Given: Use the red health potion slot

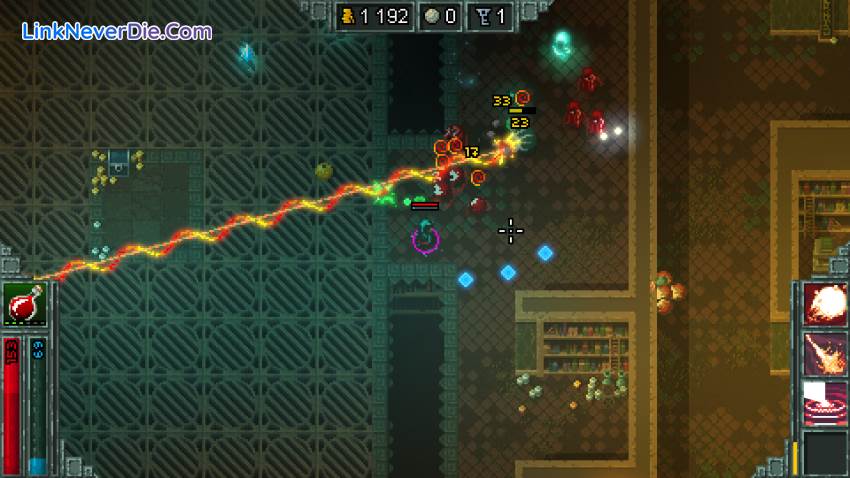Looking at the screenshot, I should (24, 304).
